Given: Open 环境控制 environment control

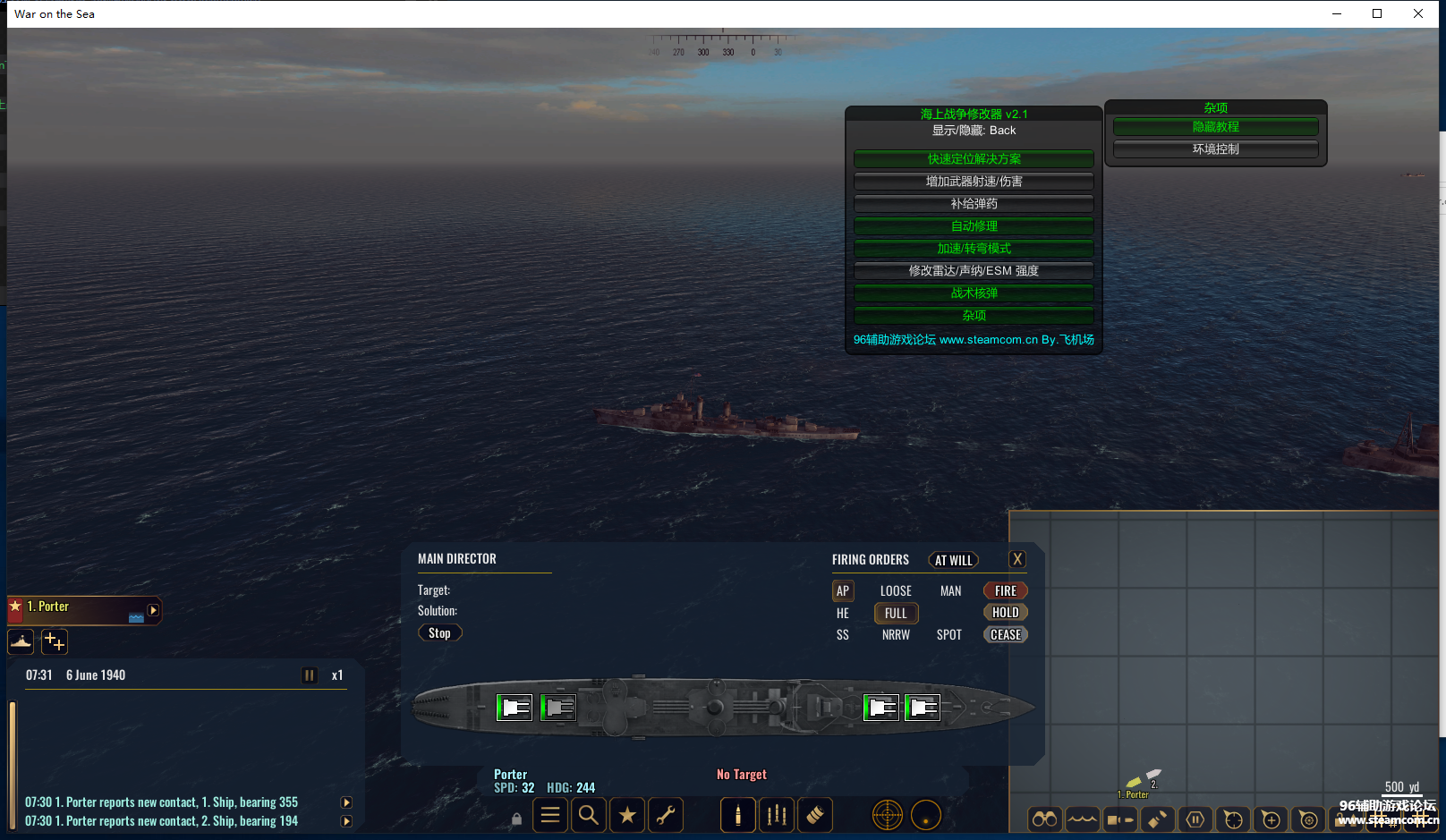Looking at the screenshot, I should tap(1215, 149).
